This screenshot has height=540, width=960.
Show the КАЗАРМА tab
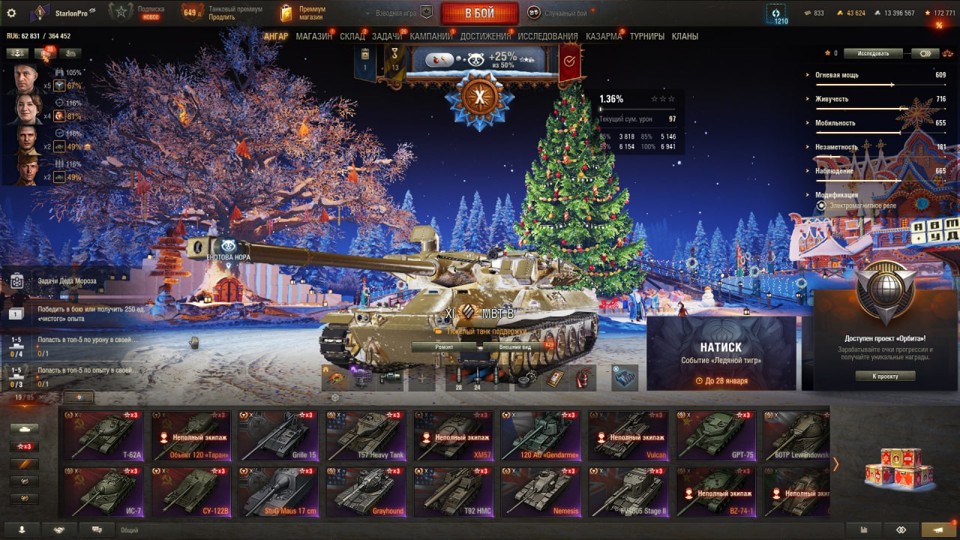point(604,37)
